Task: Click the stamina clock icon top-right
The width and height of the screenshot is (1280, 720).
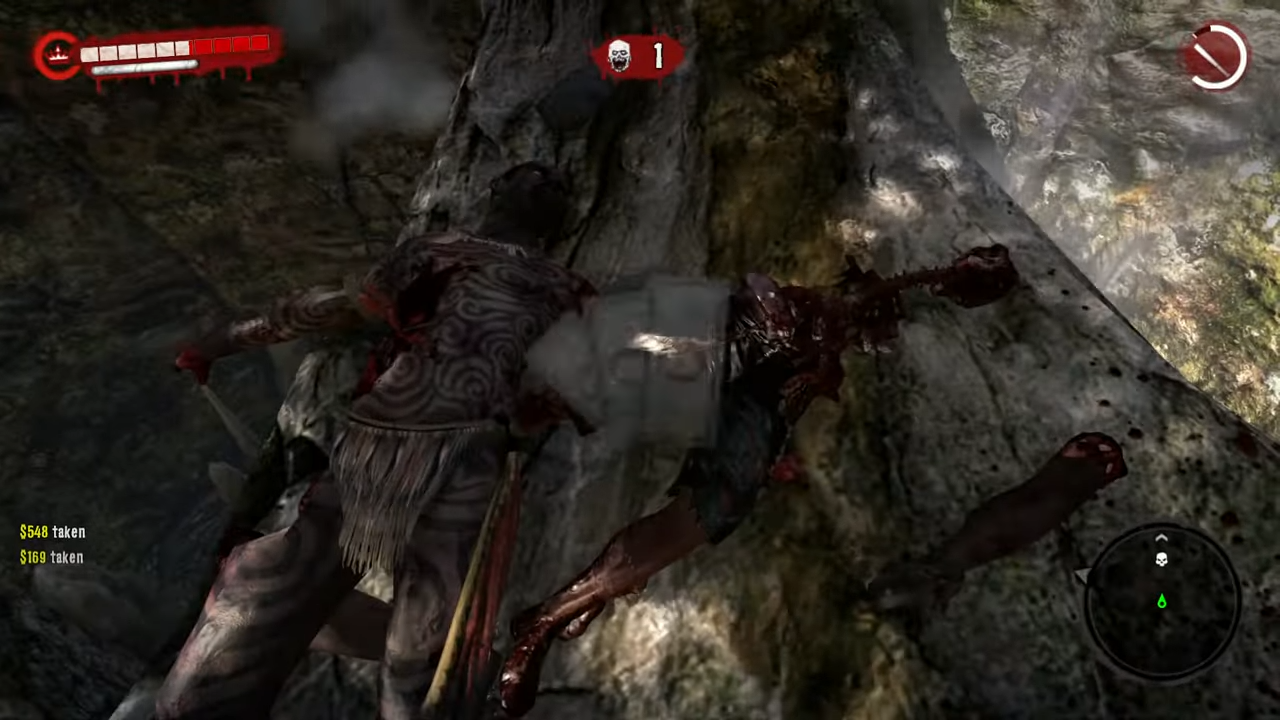Action: pos(1216,57)
